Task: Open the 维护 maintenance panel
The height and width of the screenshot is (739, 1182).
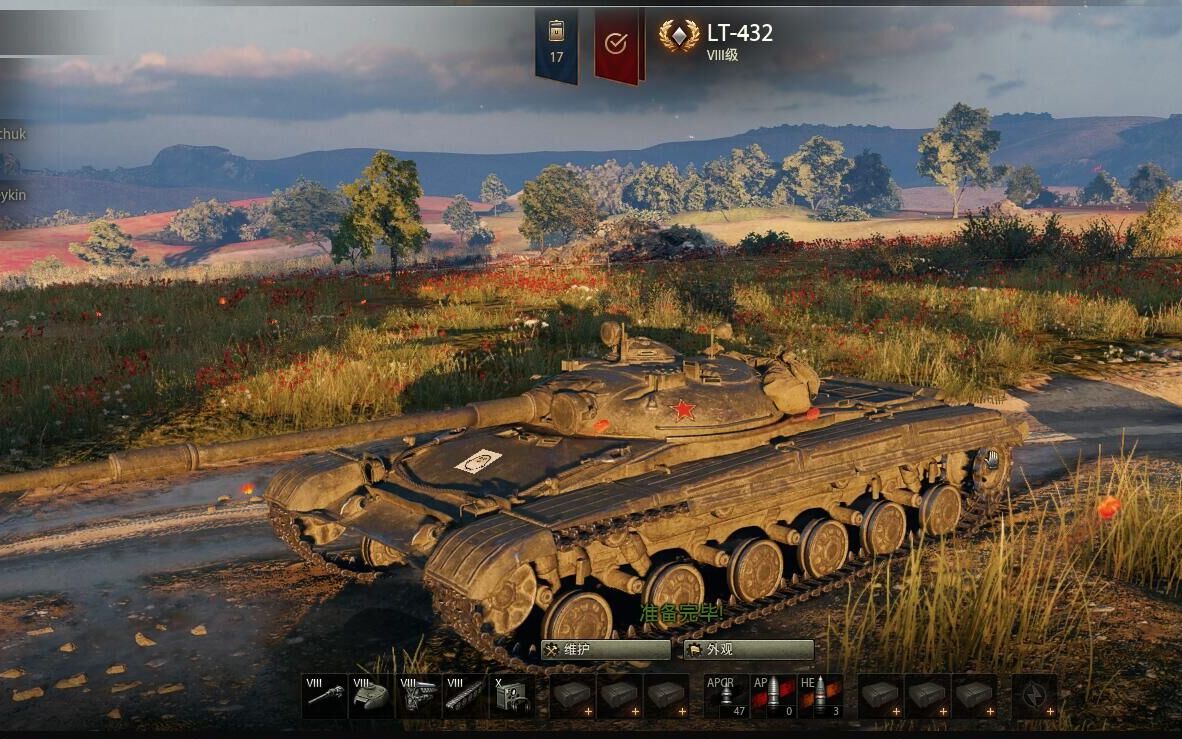Action: click(605, 650)
